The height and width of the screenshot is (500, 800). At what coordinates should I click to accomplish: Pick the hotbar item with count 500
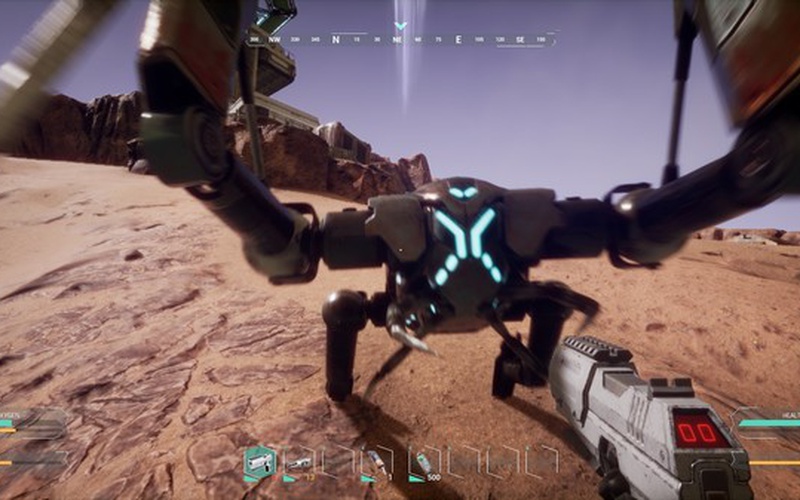(423, 461)
